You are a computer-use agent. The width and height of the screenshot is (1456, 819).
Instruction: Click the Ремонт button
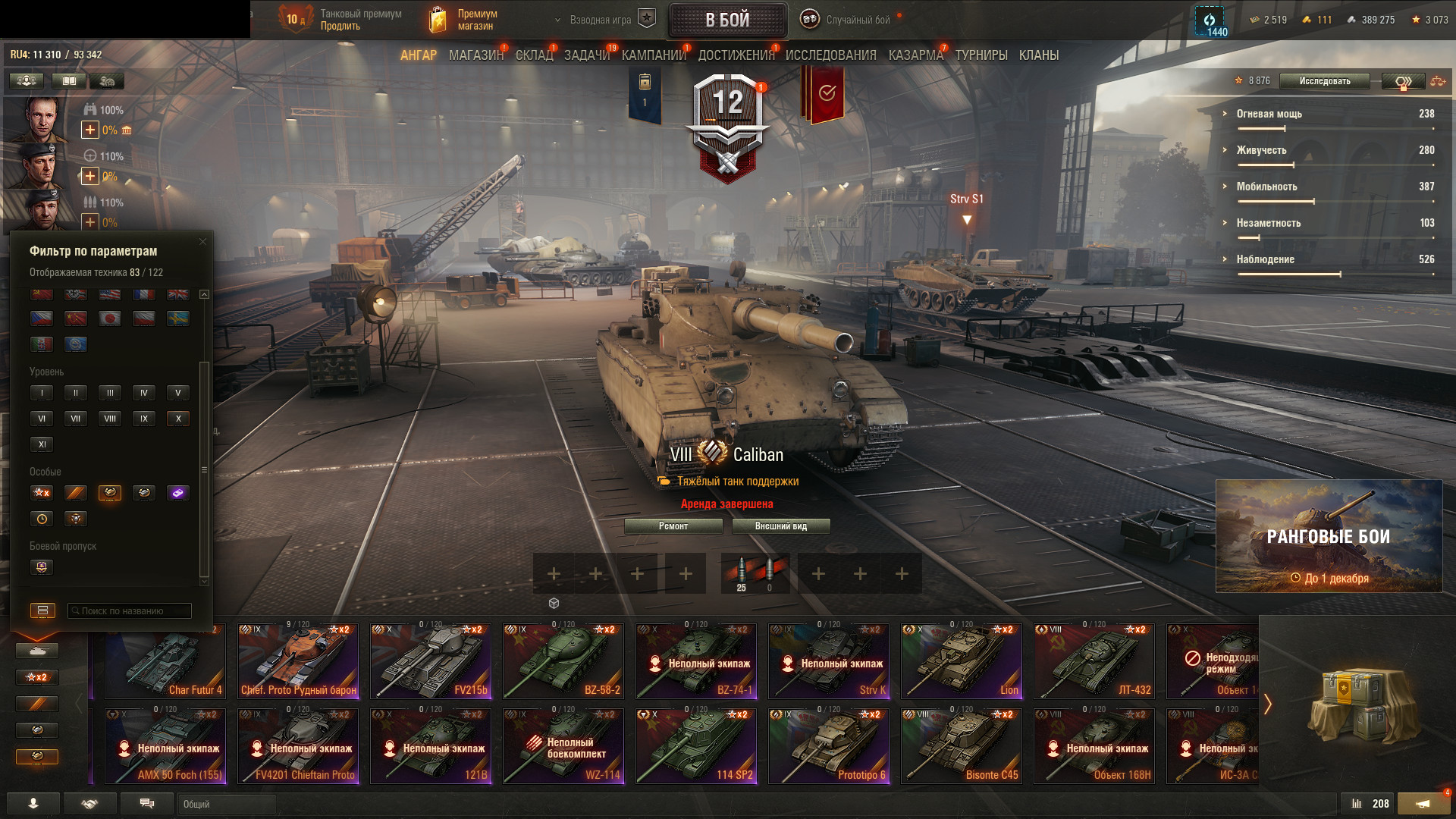click(673, 526)
